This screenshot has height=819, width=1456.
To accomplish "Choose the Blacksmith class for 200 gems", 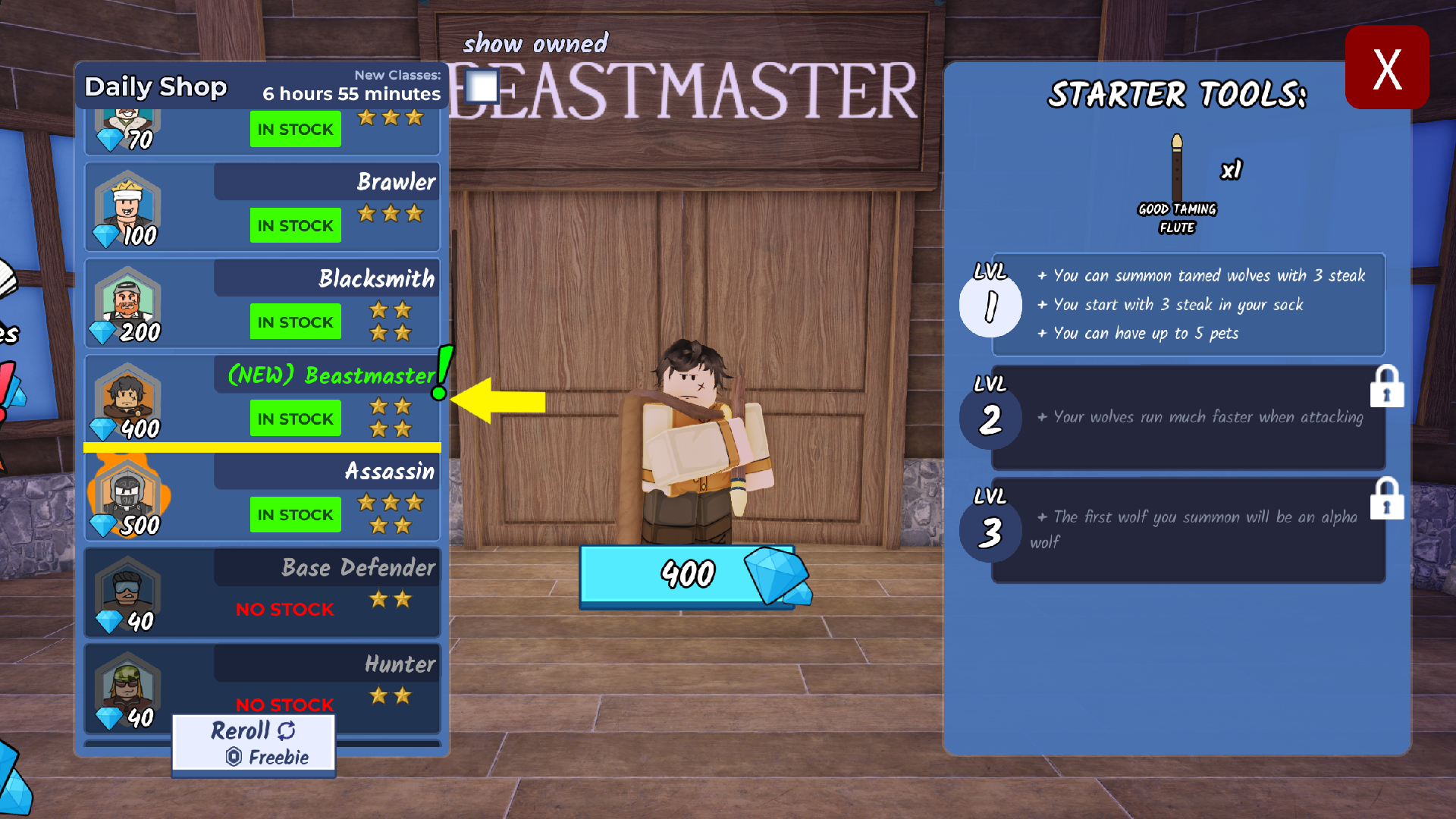I will coord(262,303).
